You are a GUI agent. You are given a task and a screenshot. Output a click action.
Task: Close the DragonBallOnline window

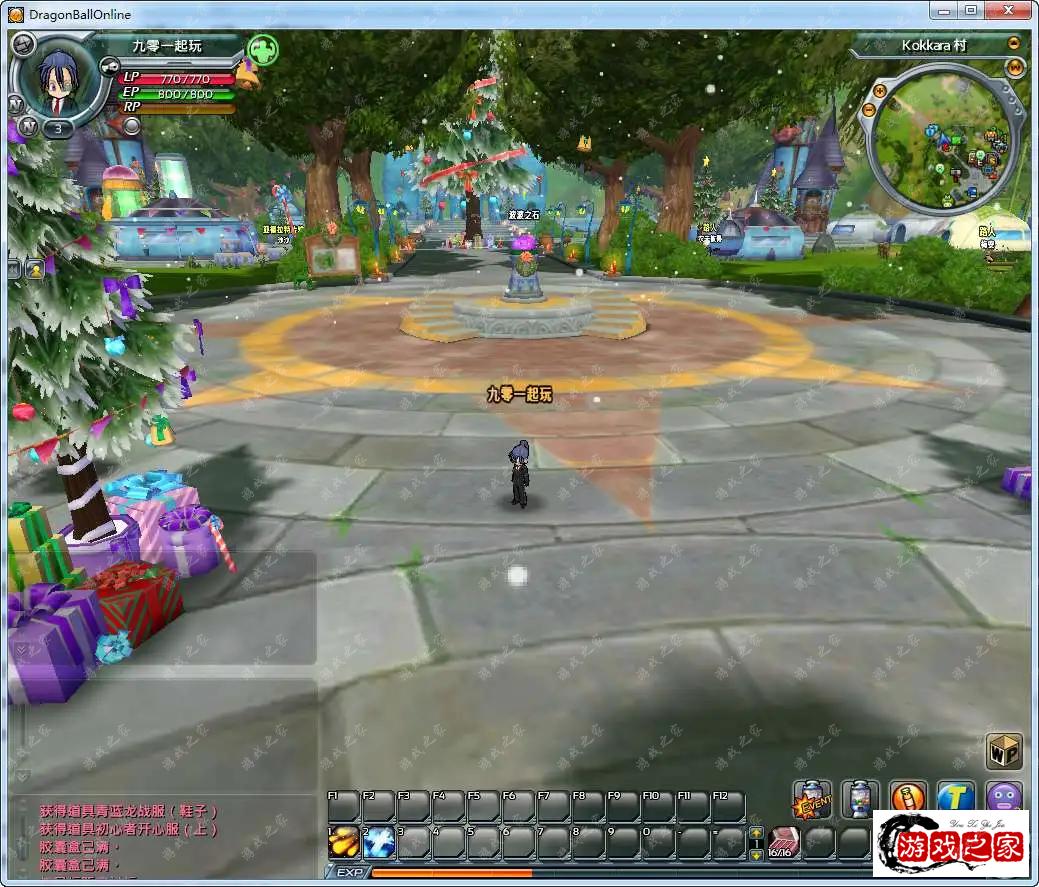1009,11
